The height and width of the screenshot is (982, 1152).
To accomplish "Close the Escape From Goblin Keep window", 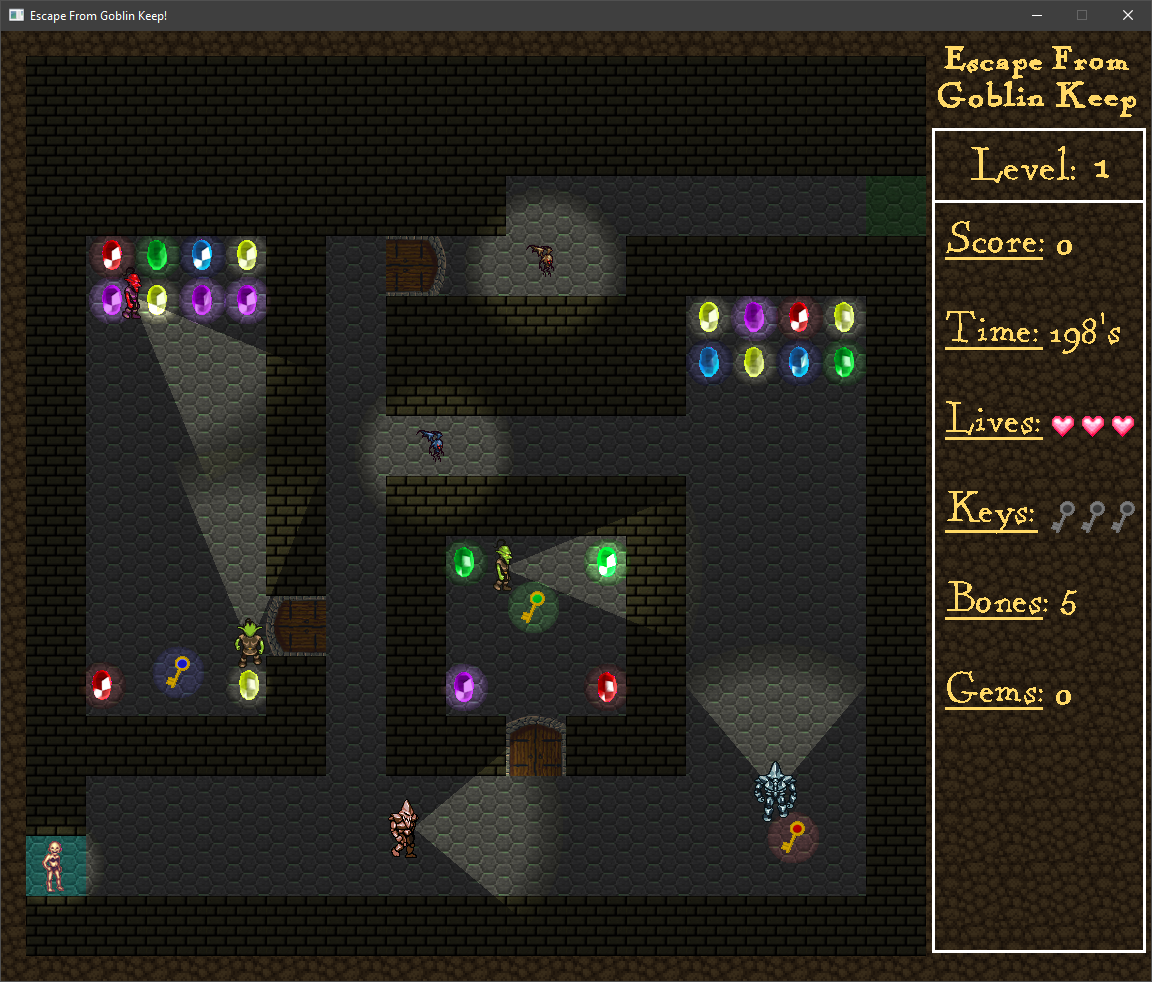I will (1127, 15).
